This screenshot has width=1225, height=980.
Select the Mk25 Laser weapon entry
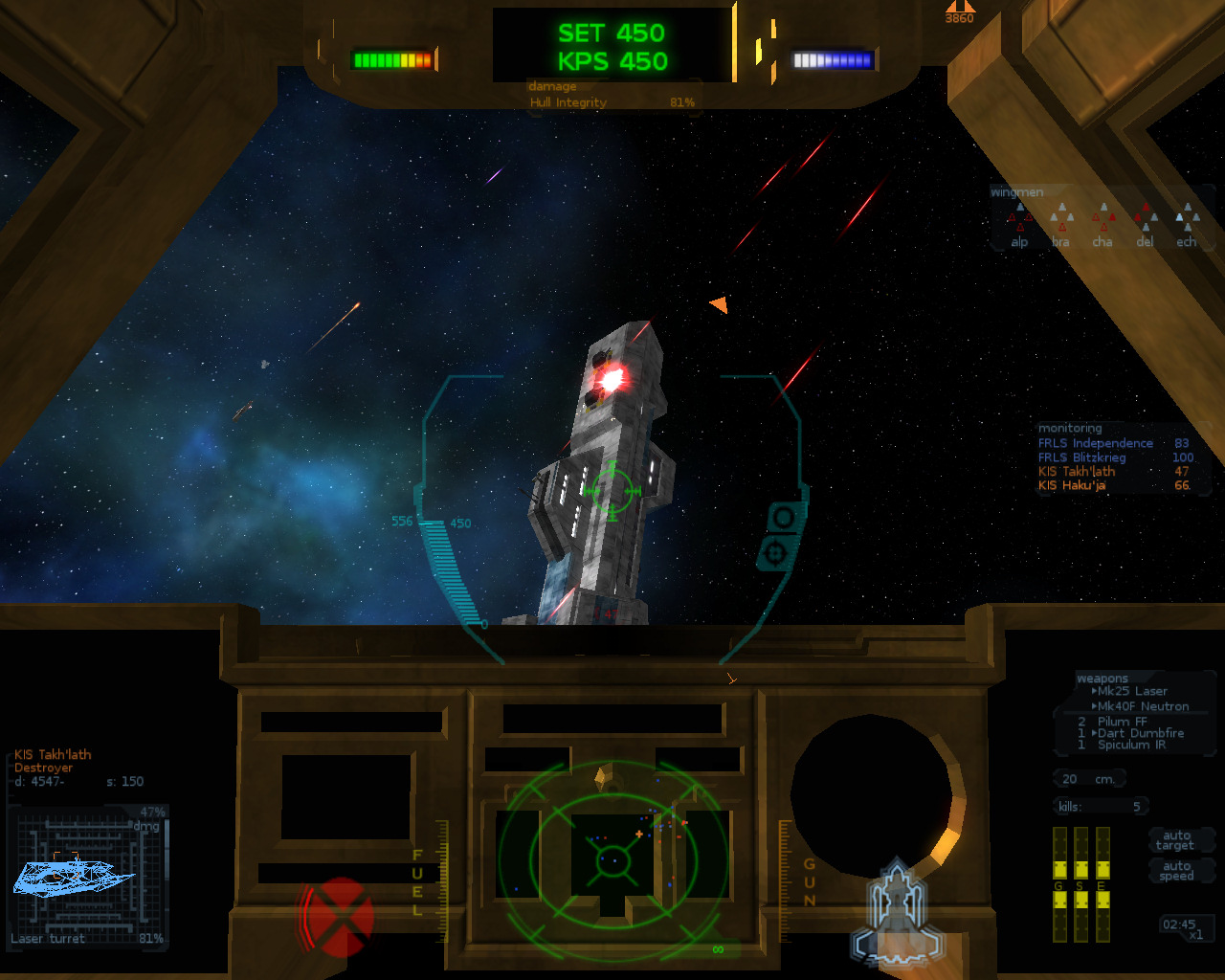pyautogui.click(x=1131, y=691)
